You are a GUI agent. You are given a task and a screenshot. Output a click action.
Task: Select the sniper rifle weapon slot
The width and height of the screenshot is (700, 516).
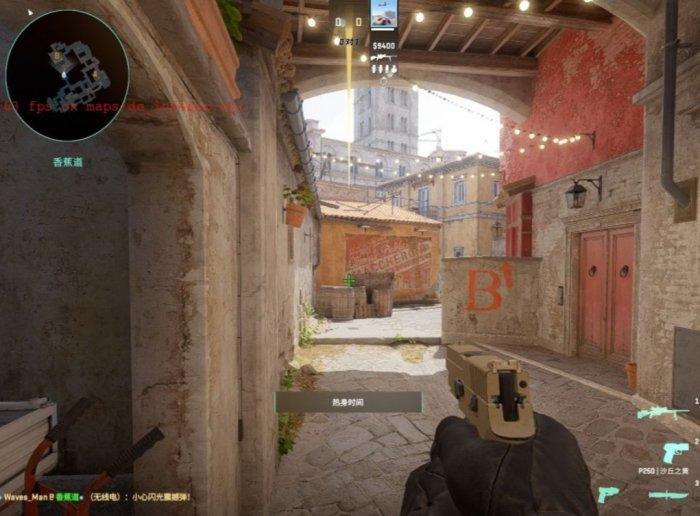(x=662, y=412)
